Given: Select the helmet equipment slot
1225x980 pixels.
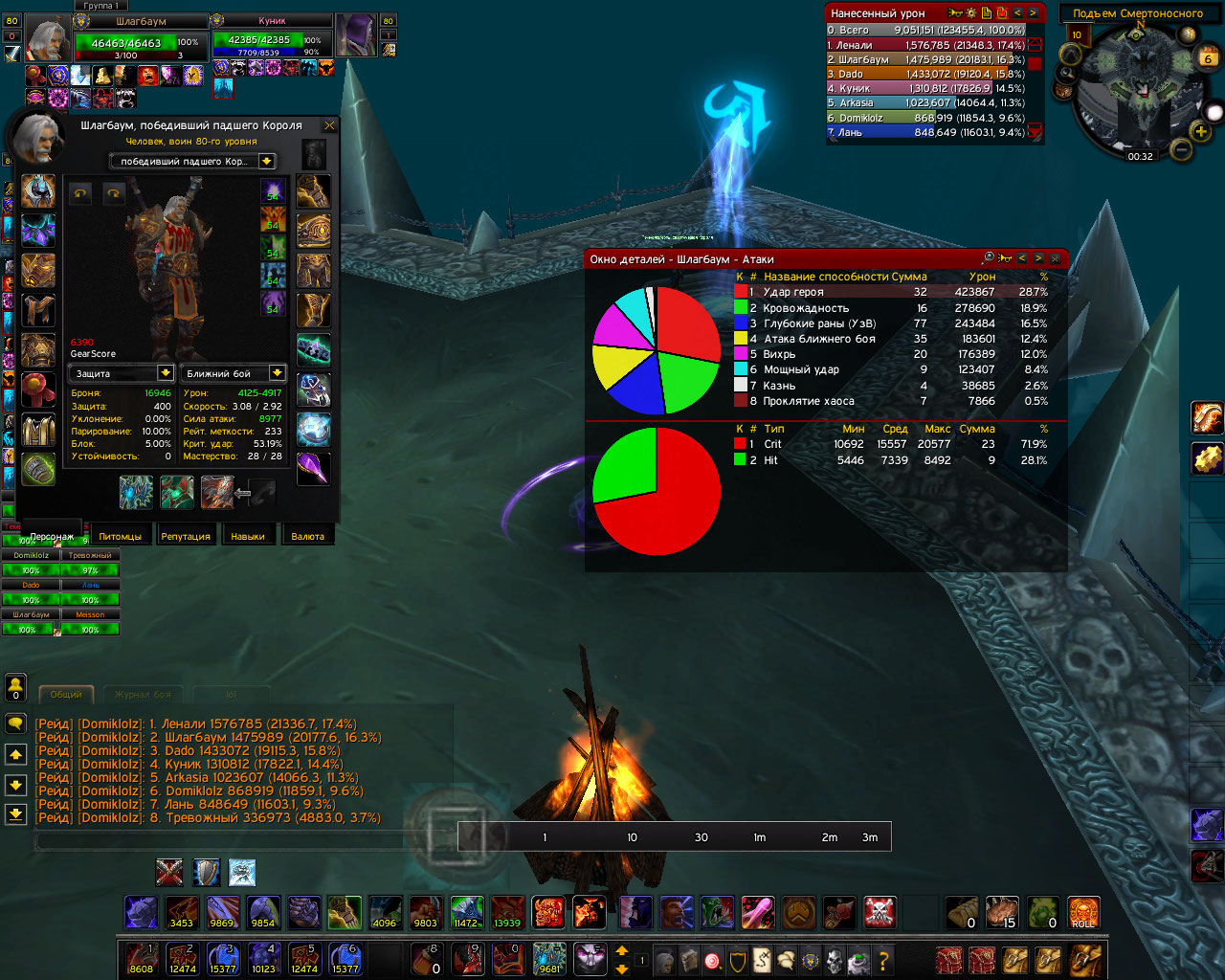Looking at the screenshot, I should tap(38, 191).
